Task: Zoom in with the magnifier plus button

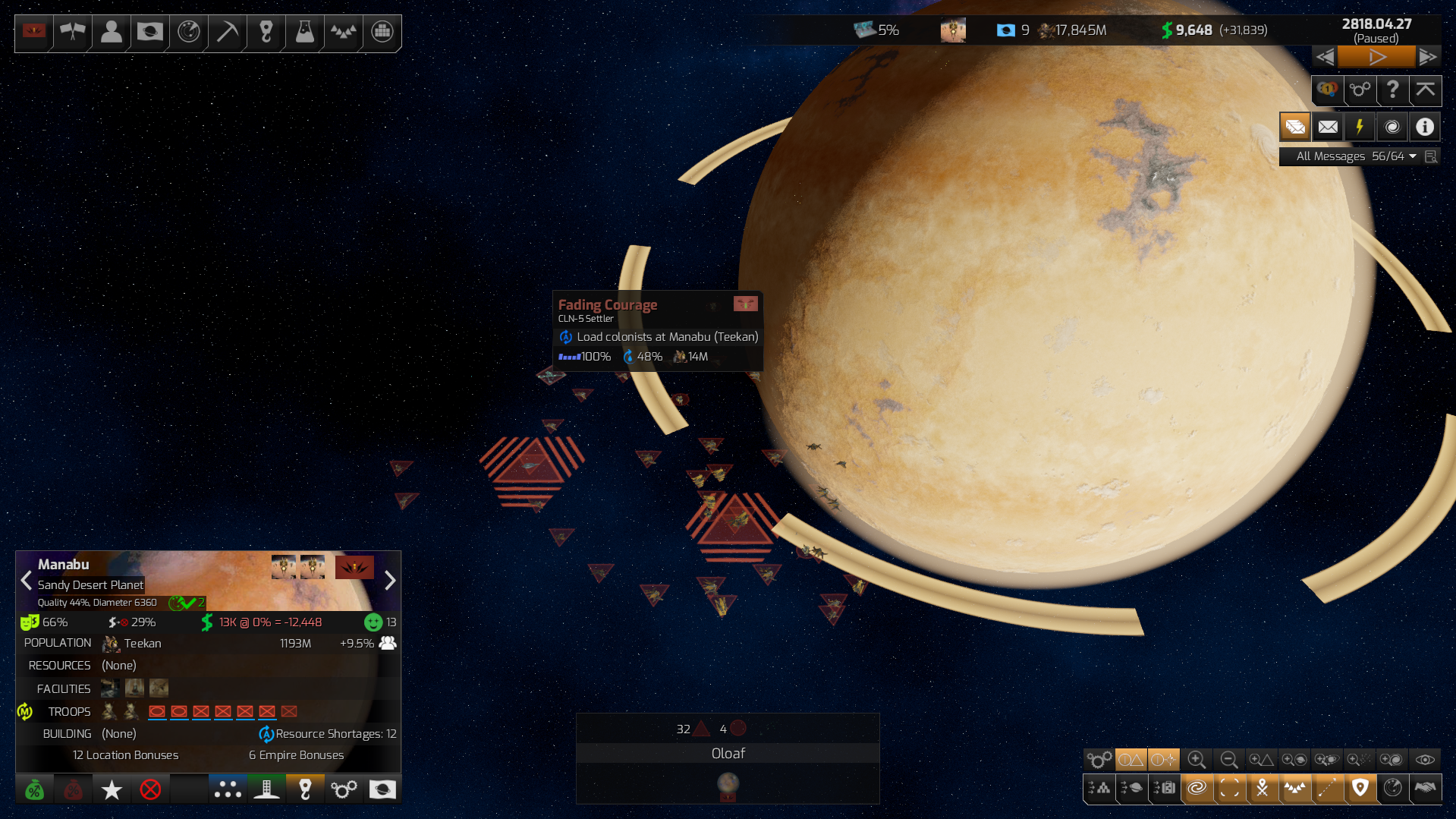Action: 1197,760
